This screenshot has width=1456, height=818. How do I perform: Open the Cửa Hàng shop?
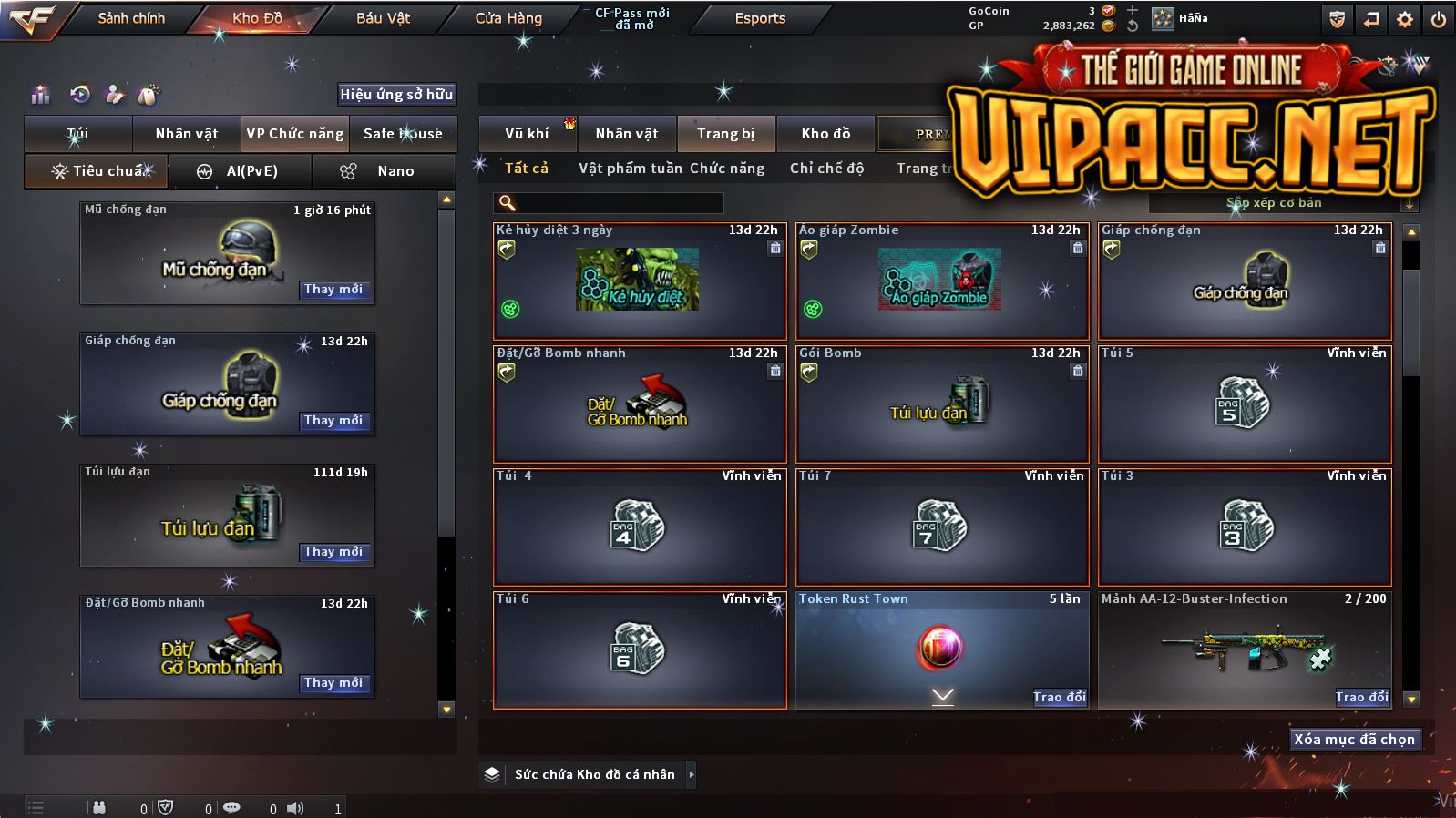pos(508,18)
